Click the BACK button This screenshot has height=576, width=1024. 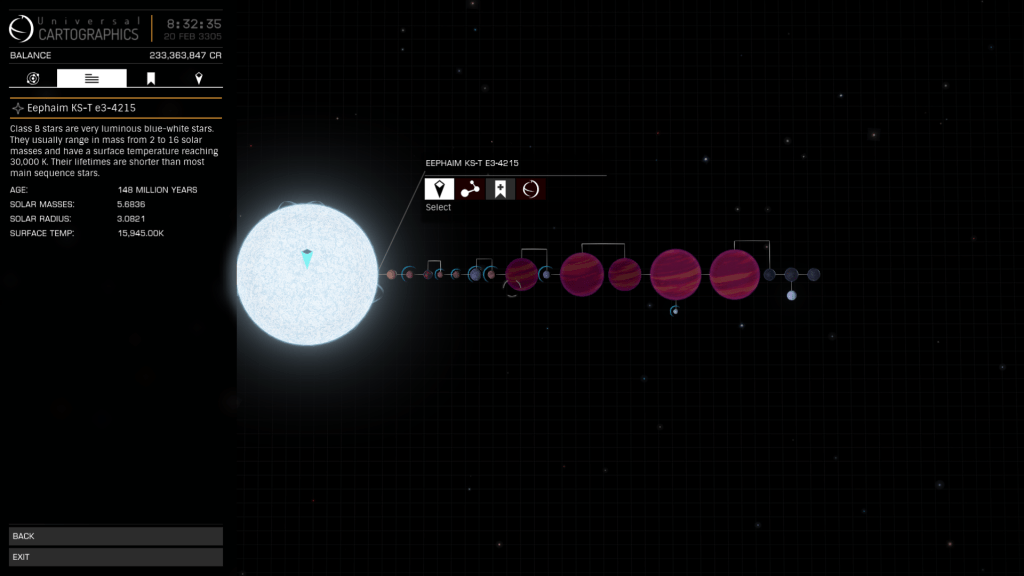tap(115, 536)
